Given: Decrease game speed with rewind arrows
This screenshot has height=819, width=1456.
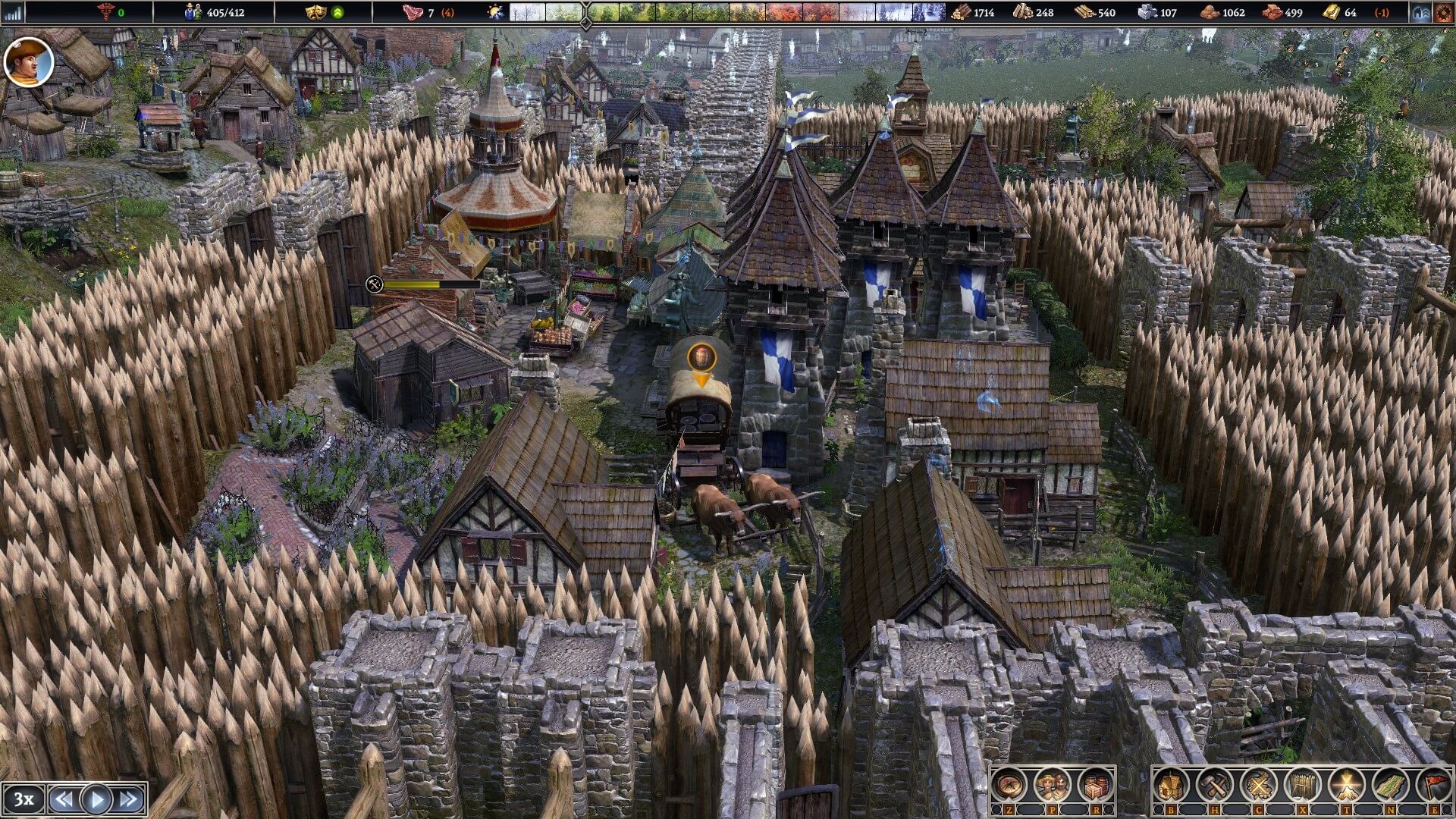Looking at the screenshot, I should [64, 799].
